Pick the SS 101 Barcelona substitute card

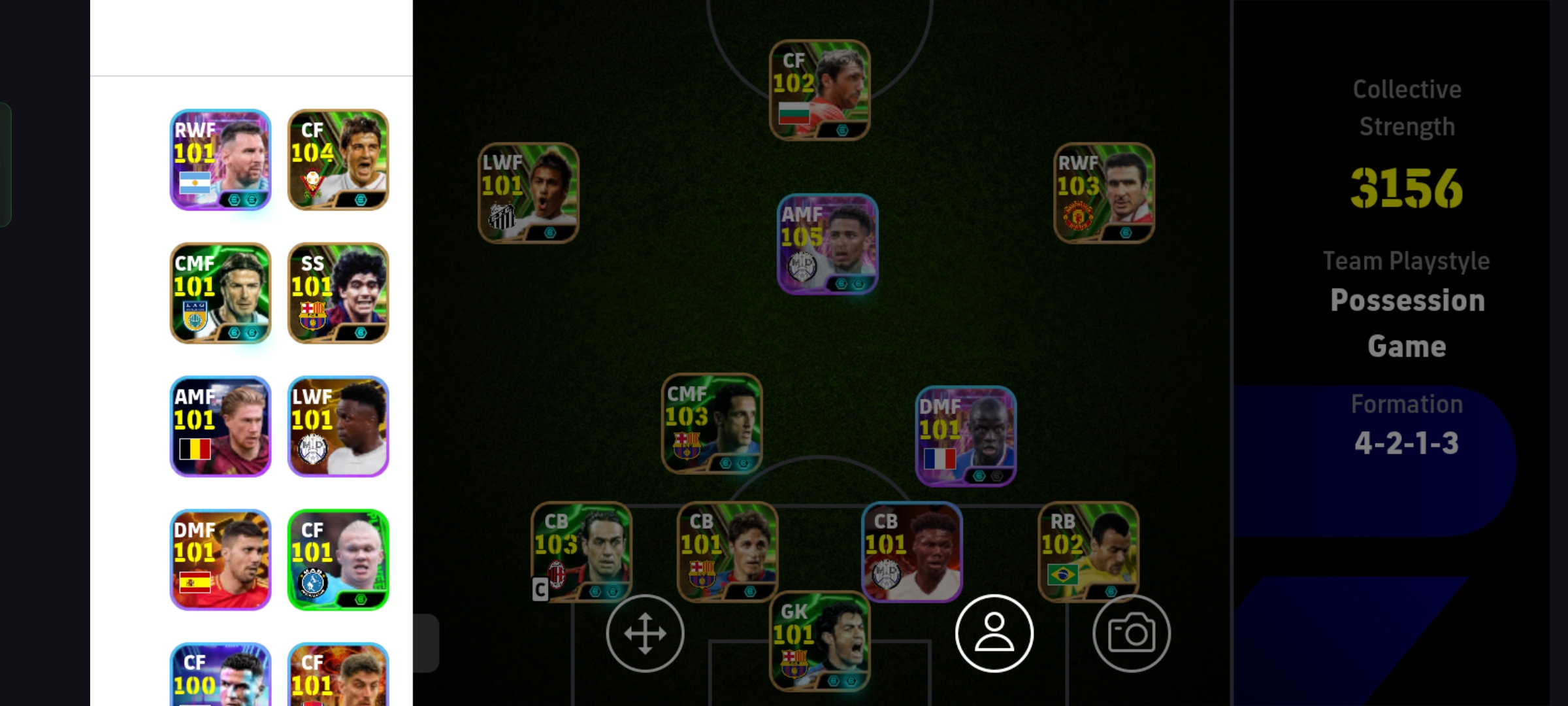[x=338, y=293]
